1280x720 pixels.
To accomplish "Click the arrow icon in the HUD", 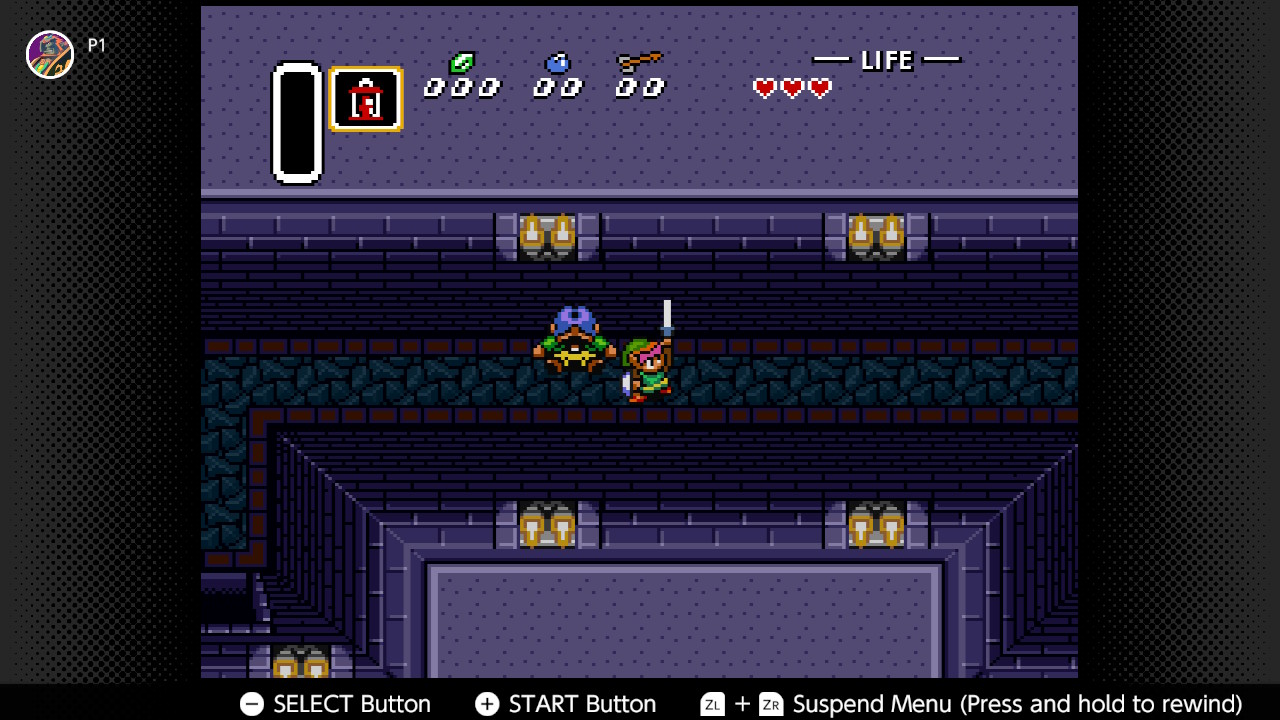I will [640, 62].
